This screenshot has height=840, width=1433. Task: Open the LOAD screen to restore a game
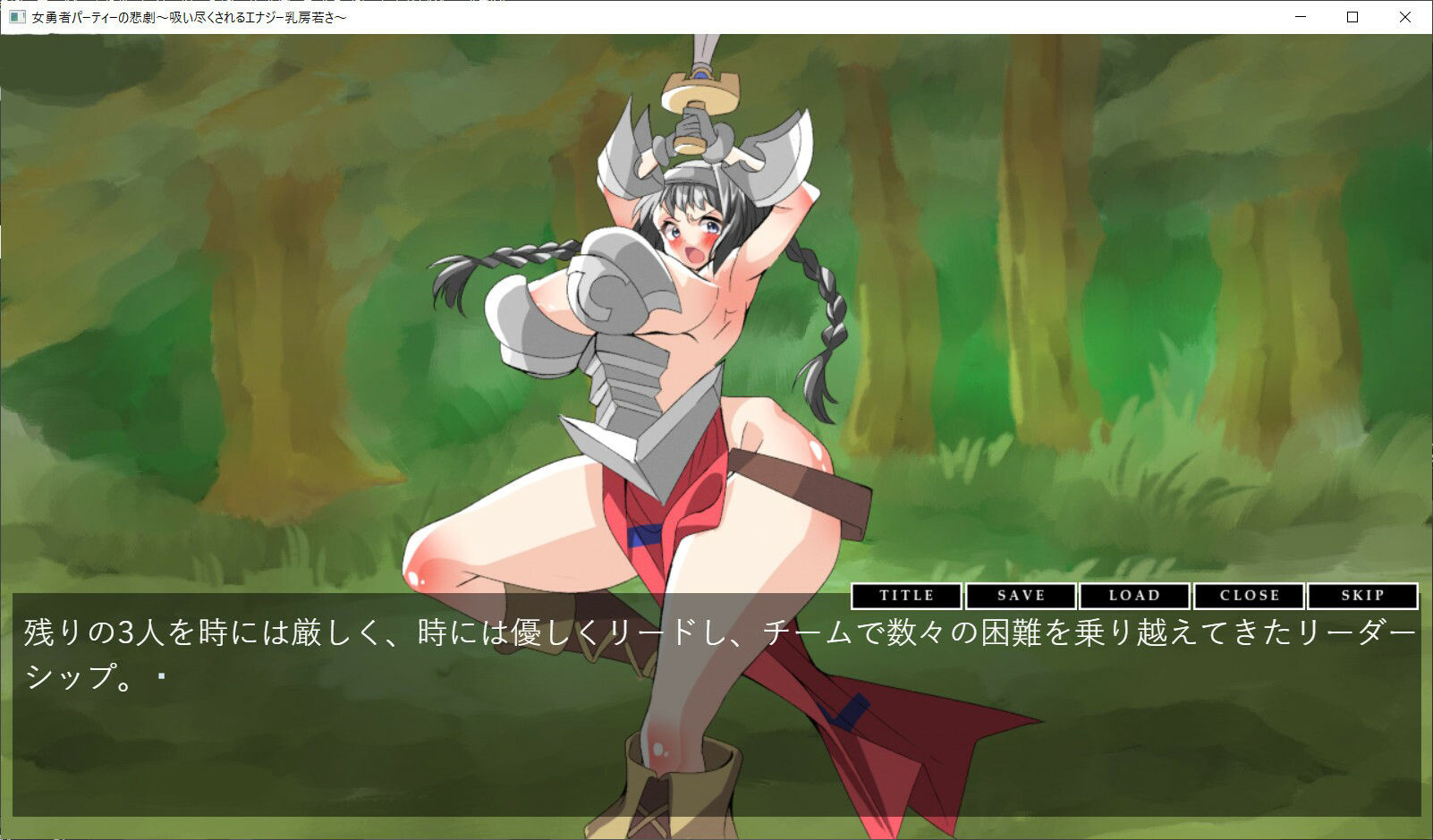[1135, 596]
